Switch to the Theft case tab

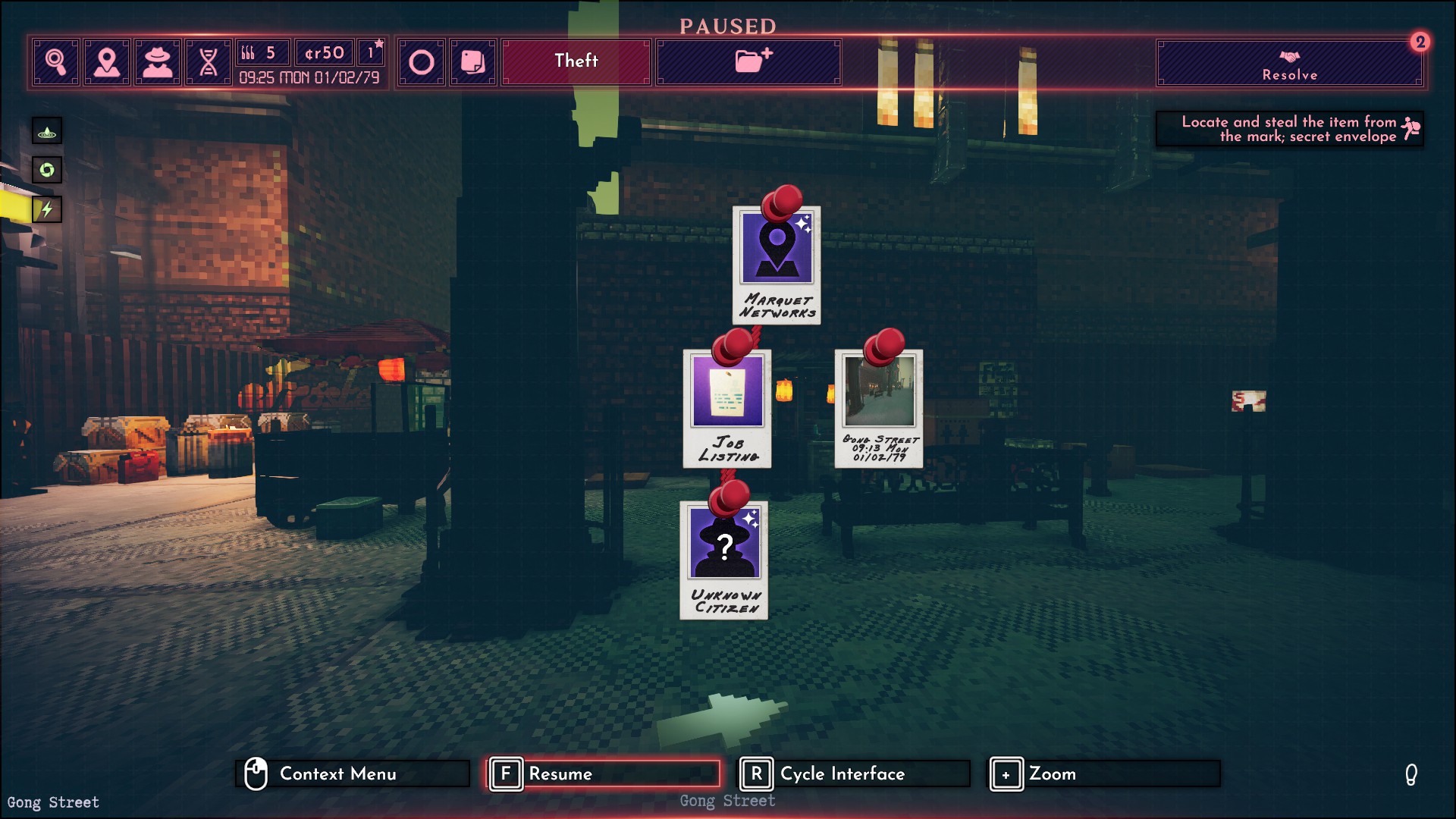coord(575,61)
